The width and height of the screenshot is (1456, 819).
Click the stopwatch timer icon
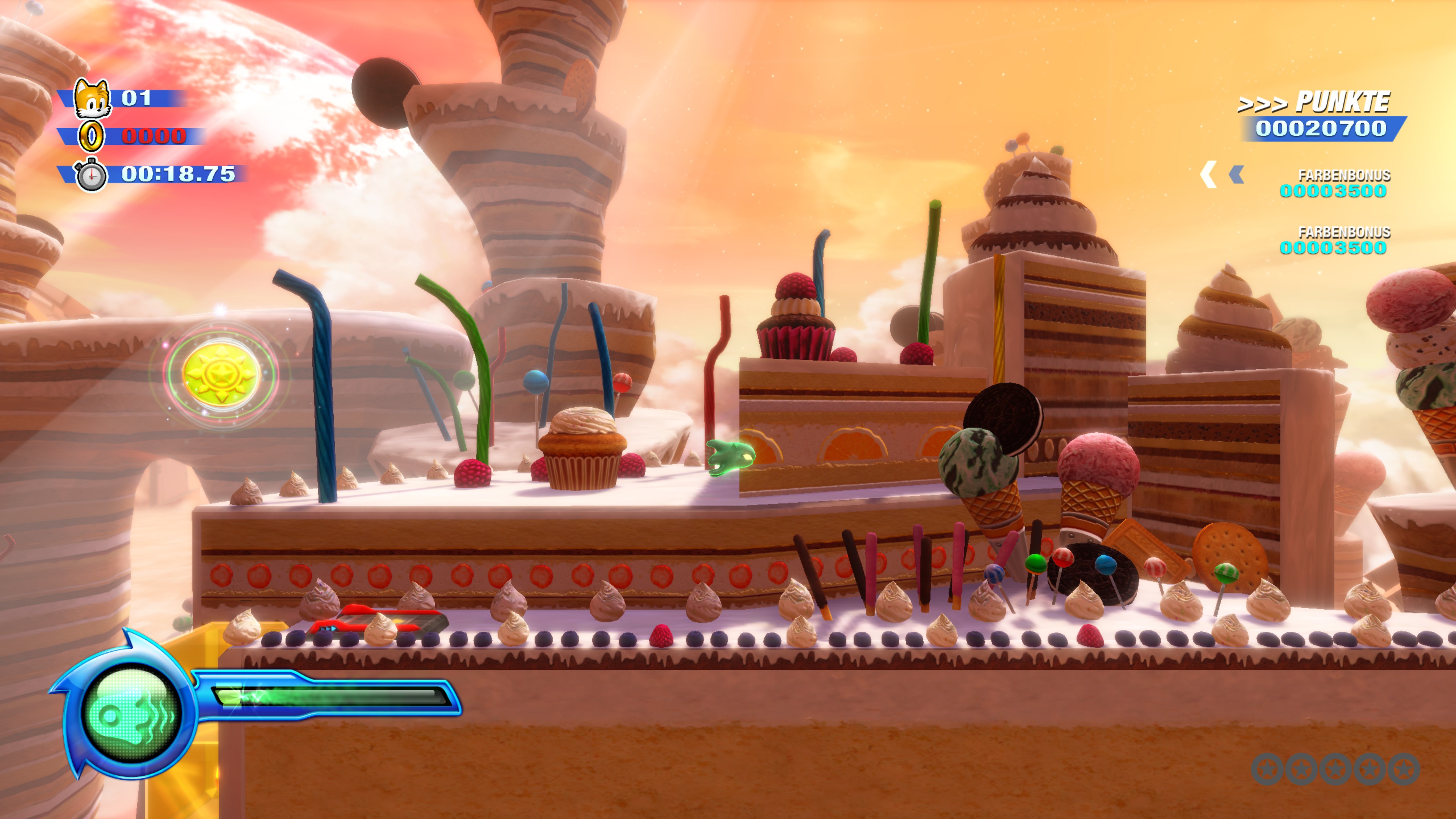91,175
